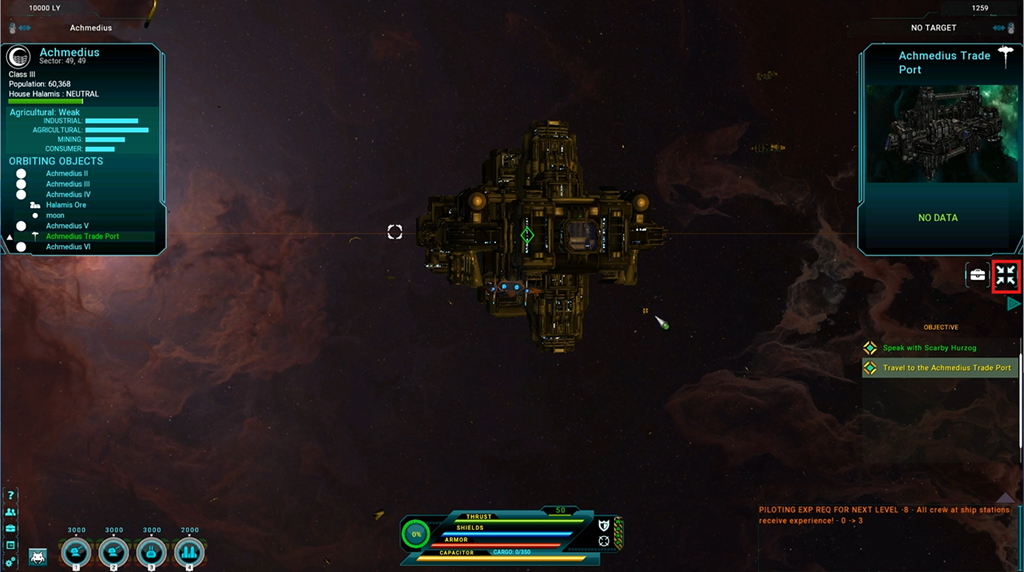Select the Speak with Scarby Hurzog objective

[x=929, y=348]
